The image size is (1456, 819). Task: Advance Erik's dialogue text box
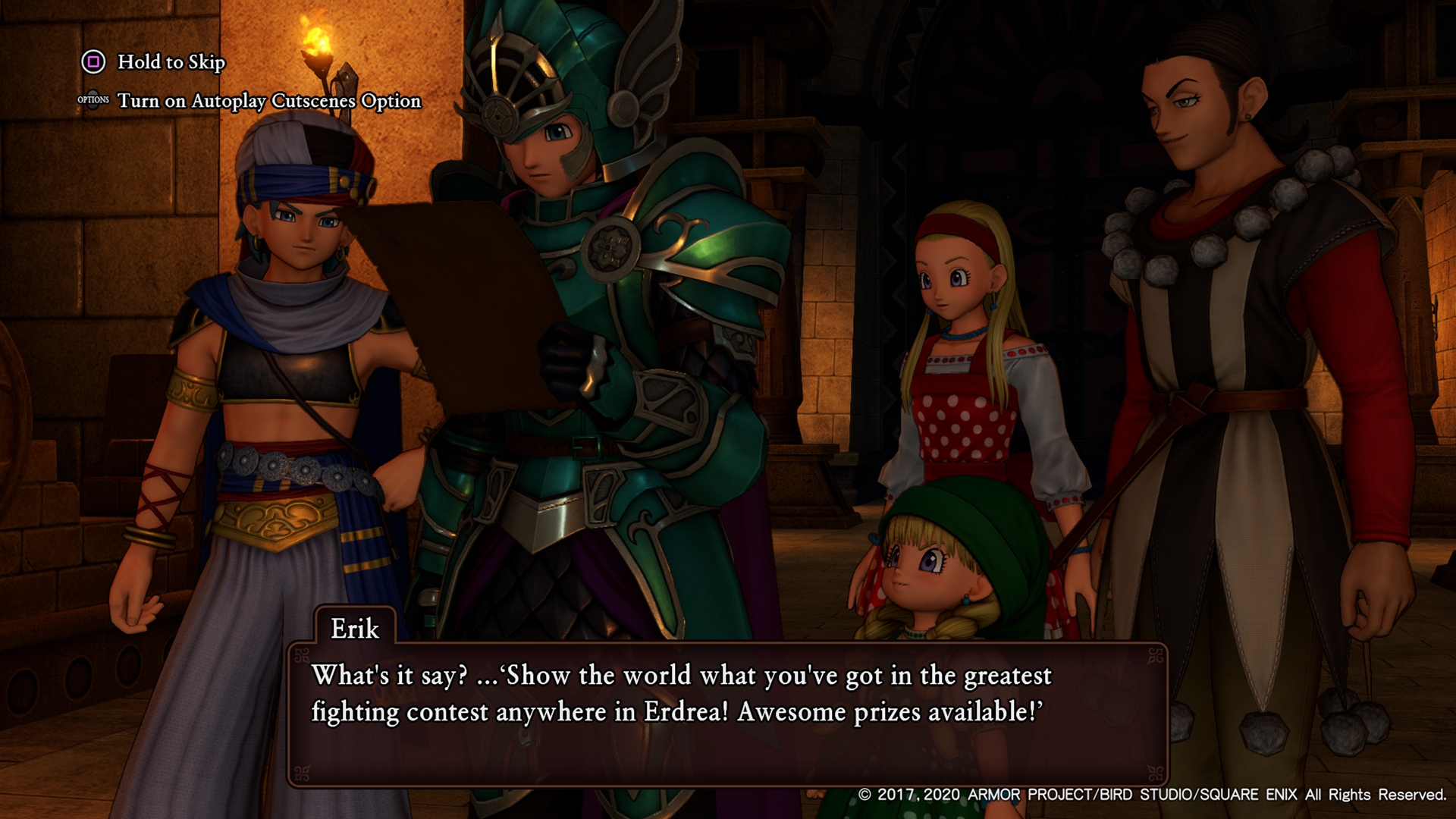click(x=726, y=713)
